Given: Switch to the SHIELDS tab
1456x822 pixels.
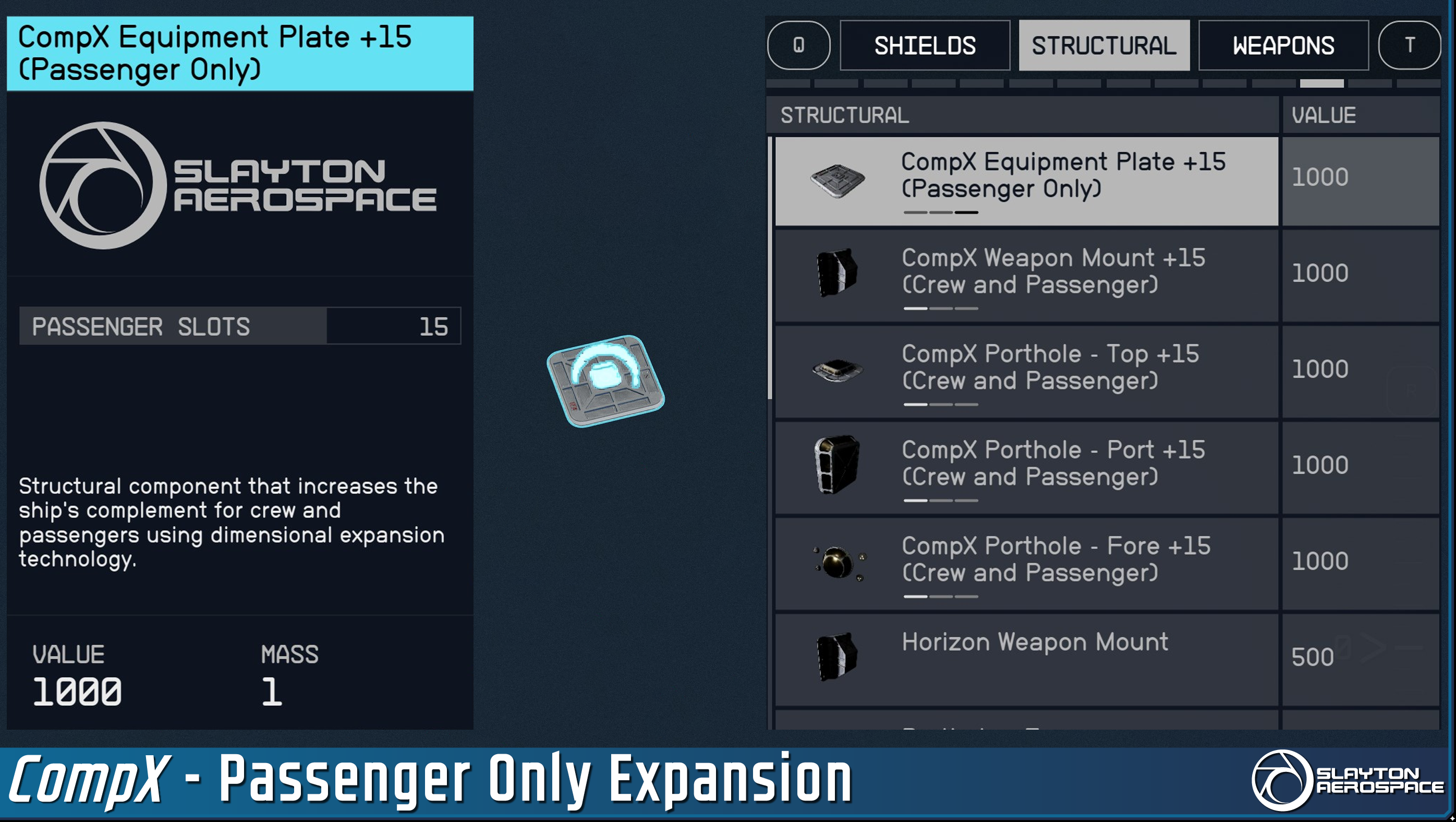Looking at the screenshot, I should [925, 45].
